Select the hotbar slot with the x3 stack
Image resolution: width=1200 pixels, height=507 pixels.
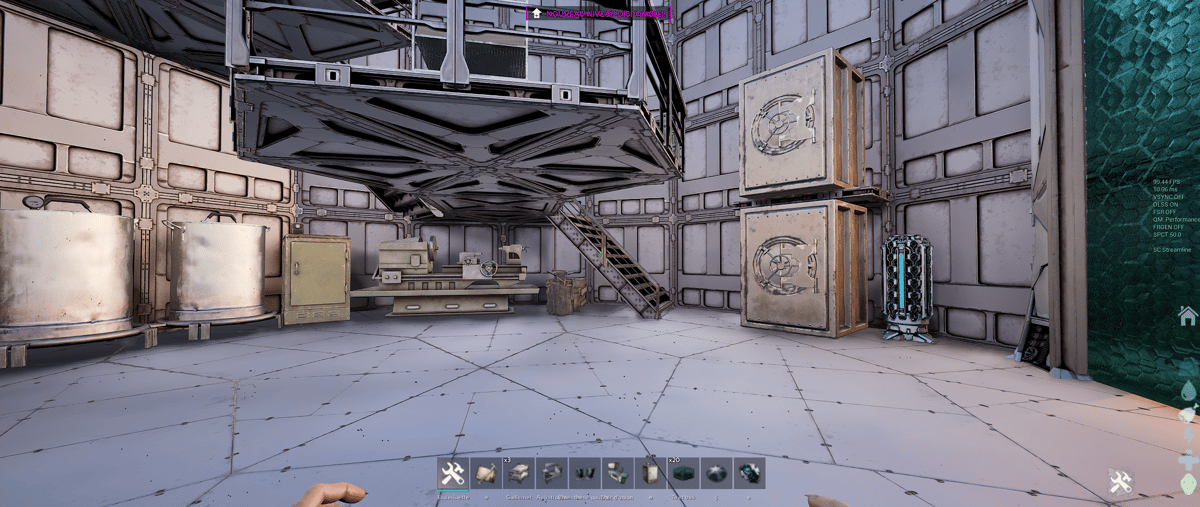(x=519, y=473)
